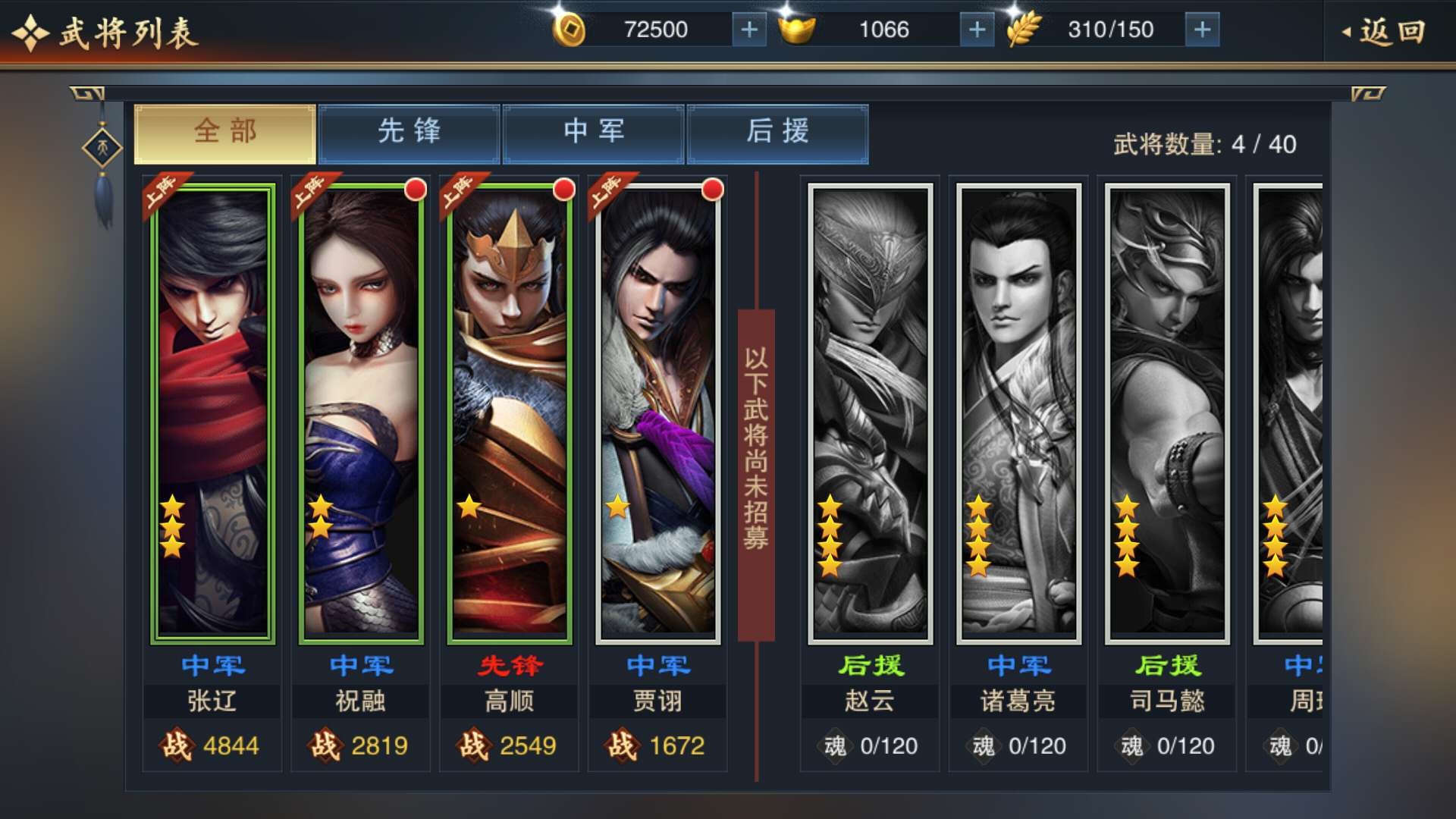Tap the 返回 back button

click(x=1385, y=32)
